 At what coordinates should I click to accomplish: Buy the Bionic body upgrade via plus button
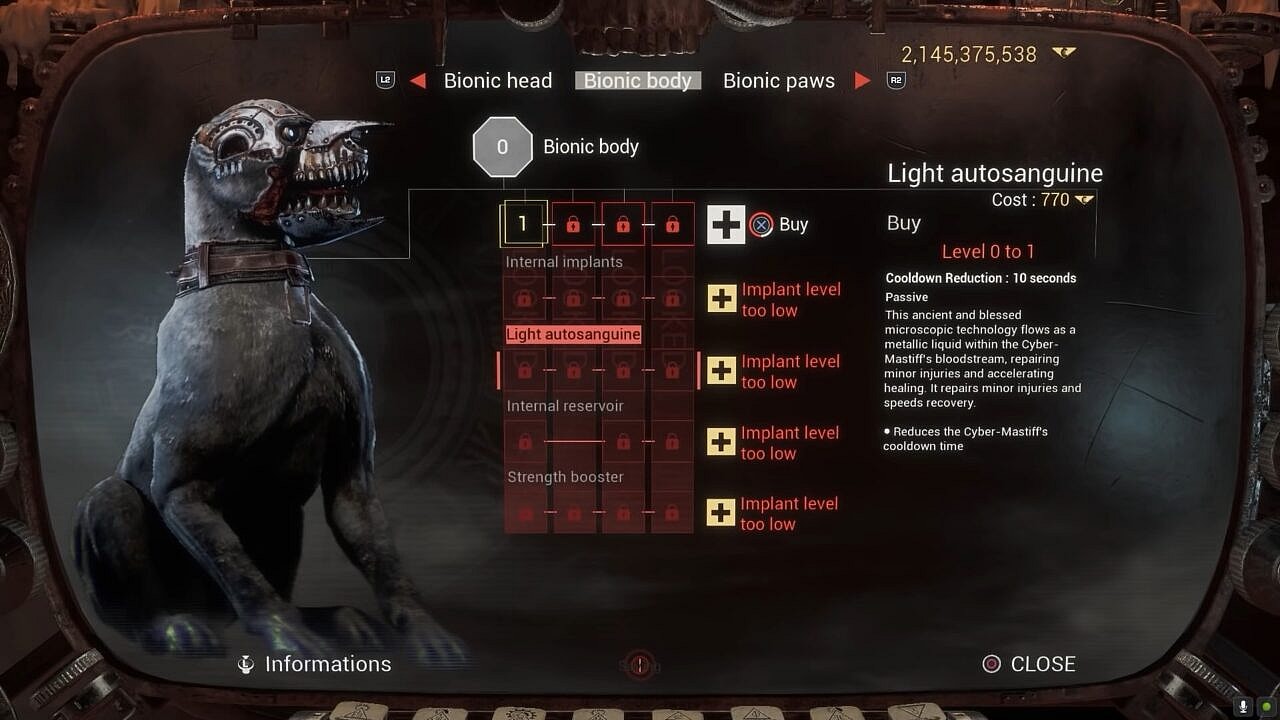[x=726, y=225]
